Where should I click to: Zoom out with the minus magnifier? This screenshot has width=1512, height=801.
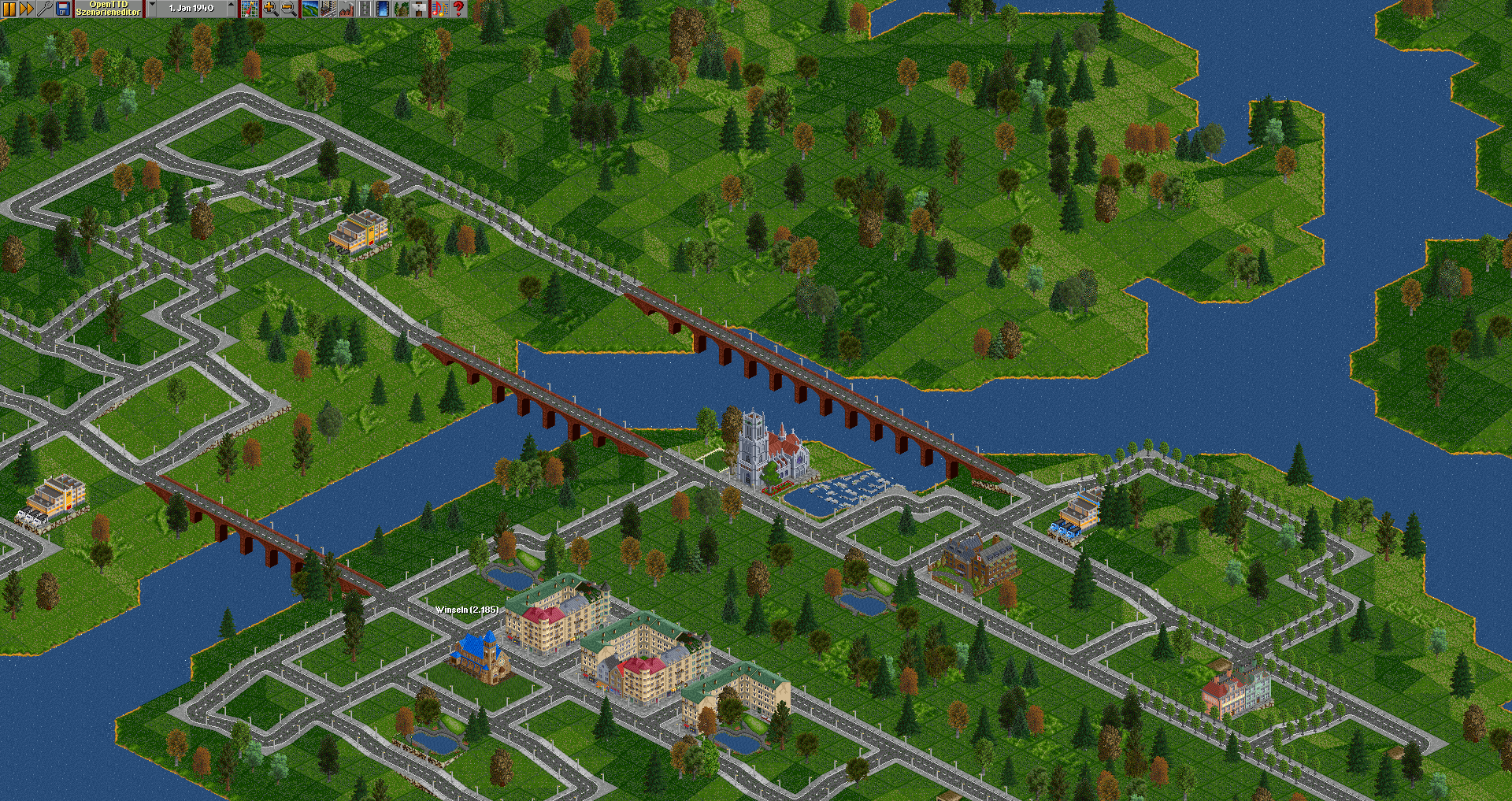point(288,9)
